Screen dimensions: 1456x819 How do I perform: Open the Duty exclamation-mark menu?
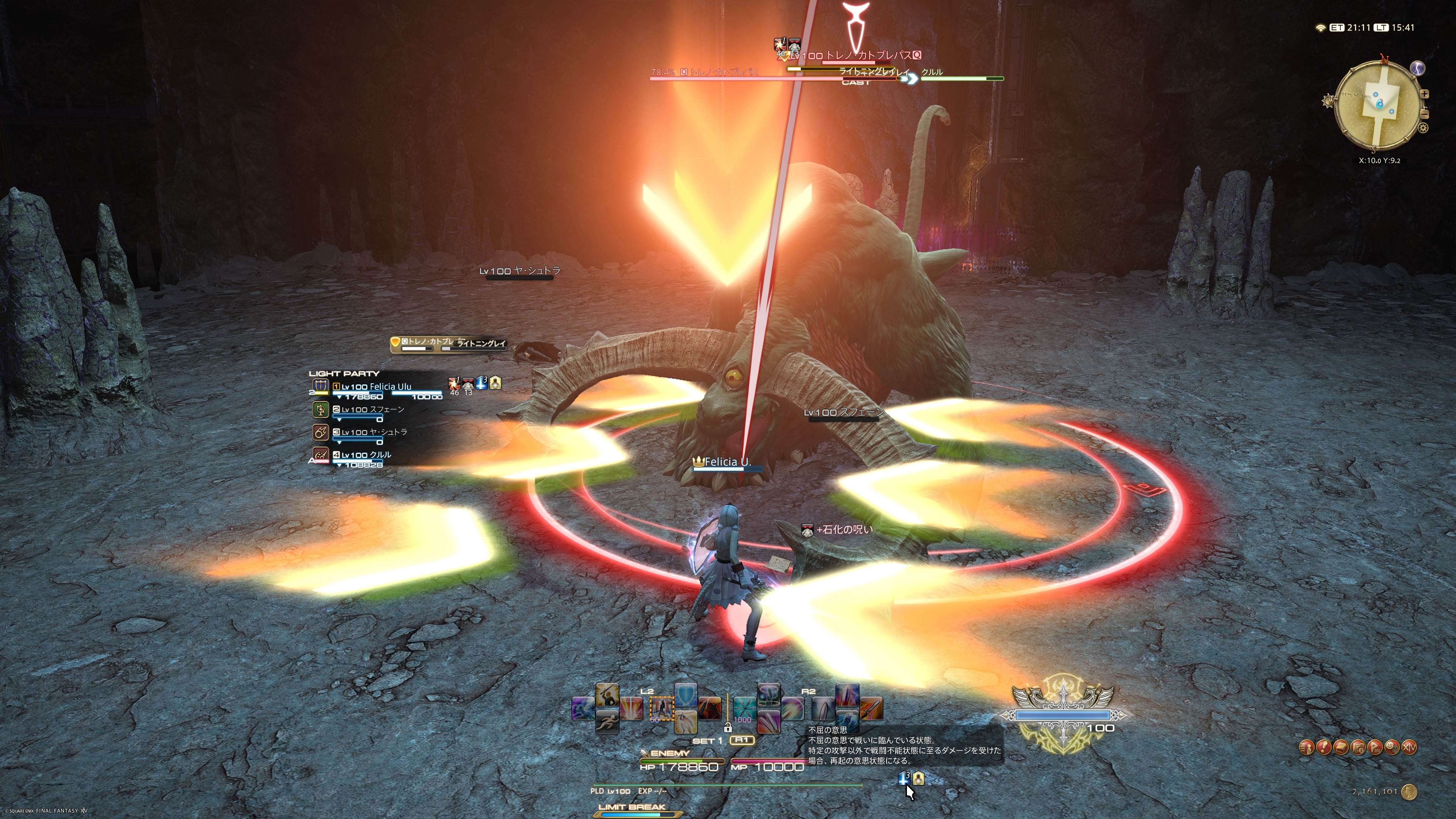point(1324,748)
